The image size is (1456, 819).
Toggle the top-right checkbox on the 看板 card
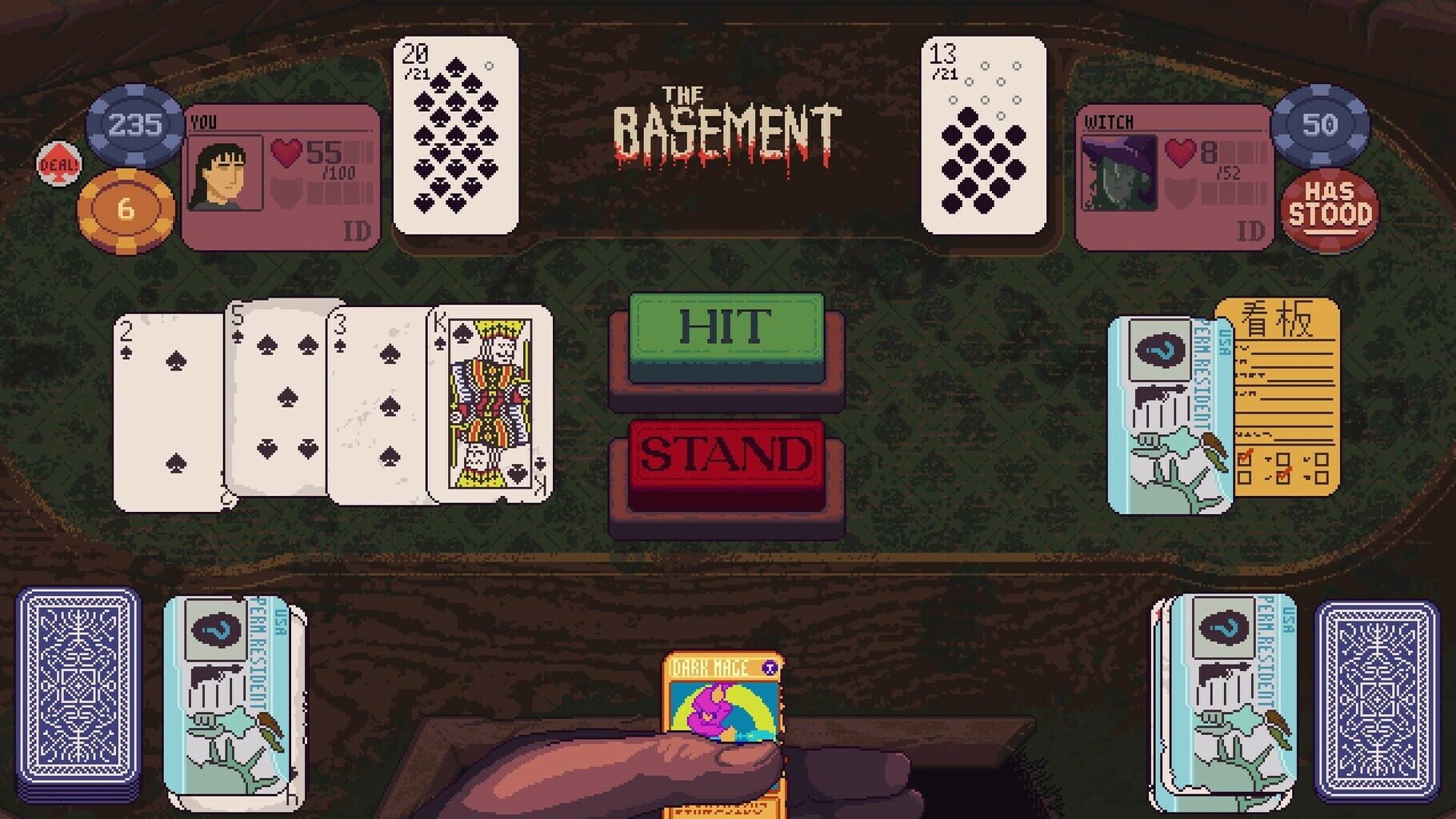[x=1322, y=458]
